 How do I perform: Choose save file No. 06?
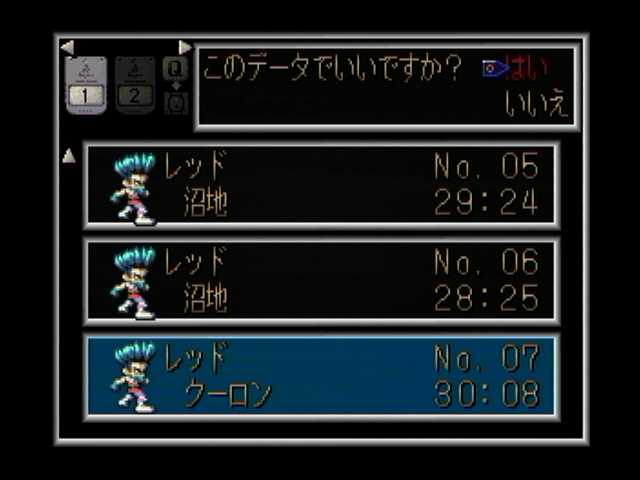pyautogui.click(x=322, y=281)
